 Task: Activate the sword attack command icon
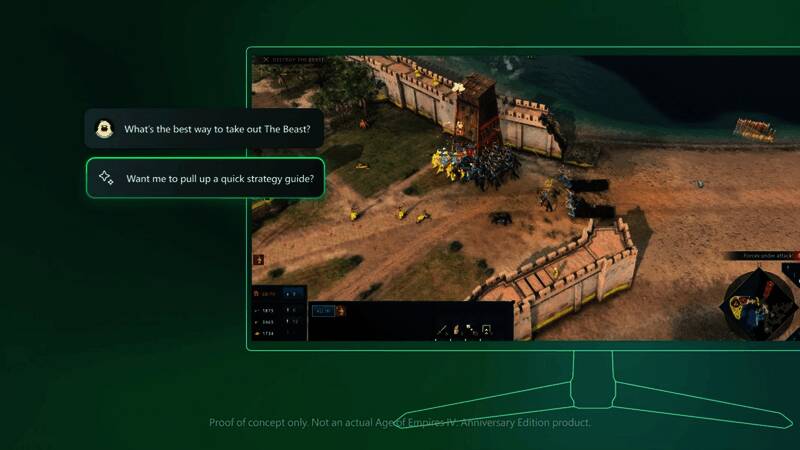point(441,328)
